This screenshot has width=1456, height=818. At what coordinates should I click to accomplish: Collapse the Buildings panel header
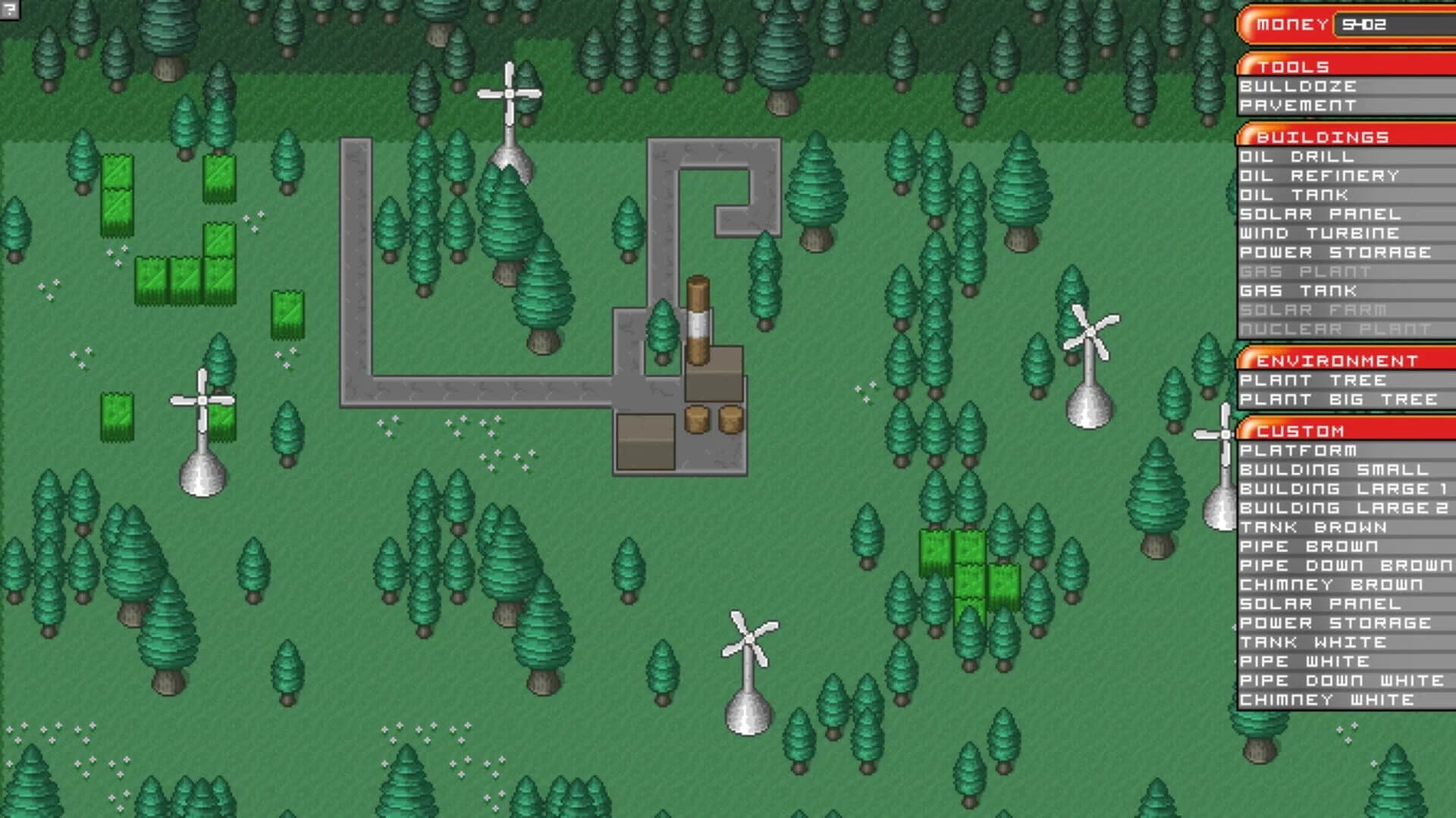(x=1319, y=137)
